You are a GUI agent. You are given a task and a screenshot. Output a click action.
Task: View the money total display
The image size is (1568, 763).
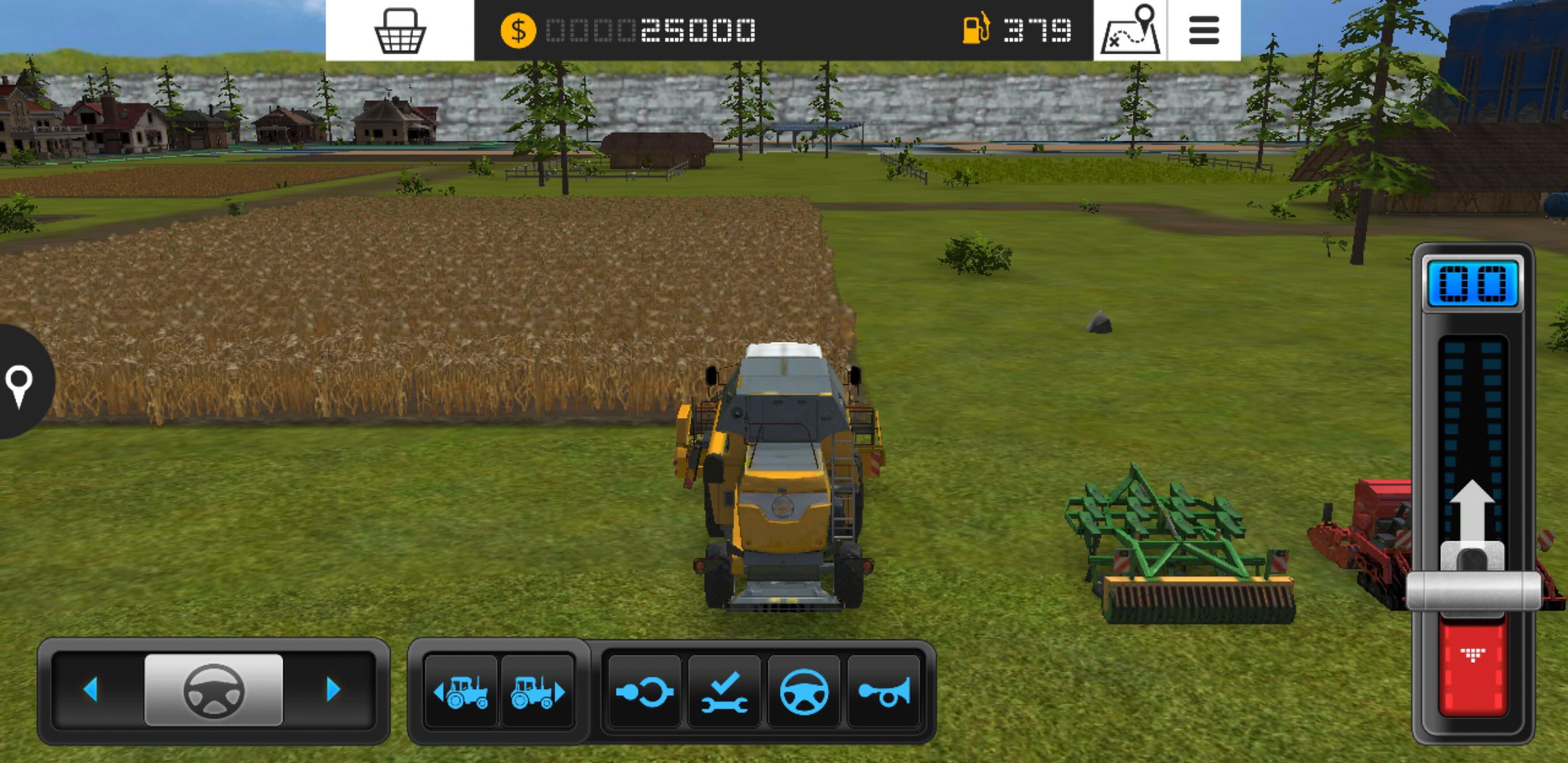(x=653, y=30)
